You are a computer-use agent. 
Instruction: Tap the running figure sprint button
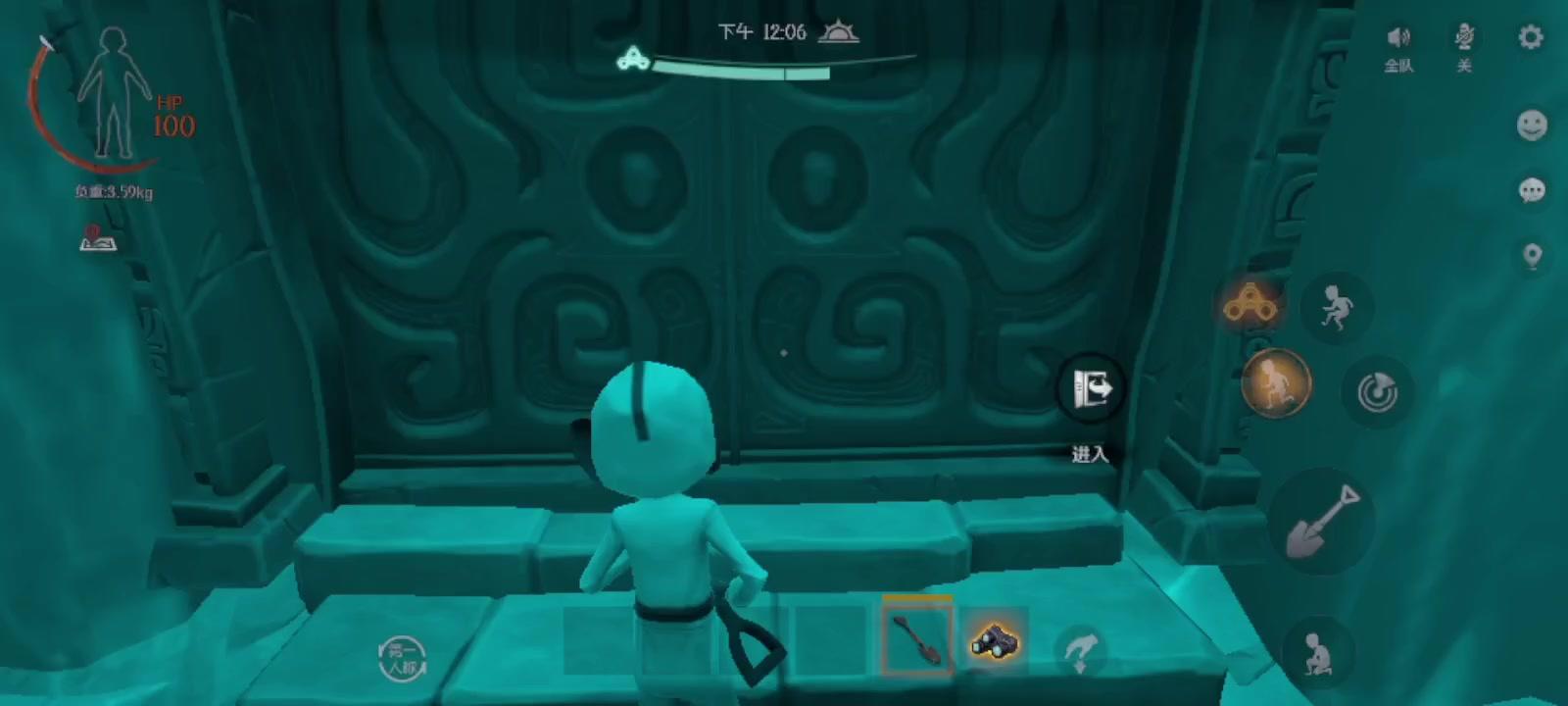pyautogui.click(x=1335, y=307)
